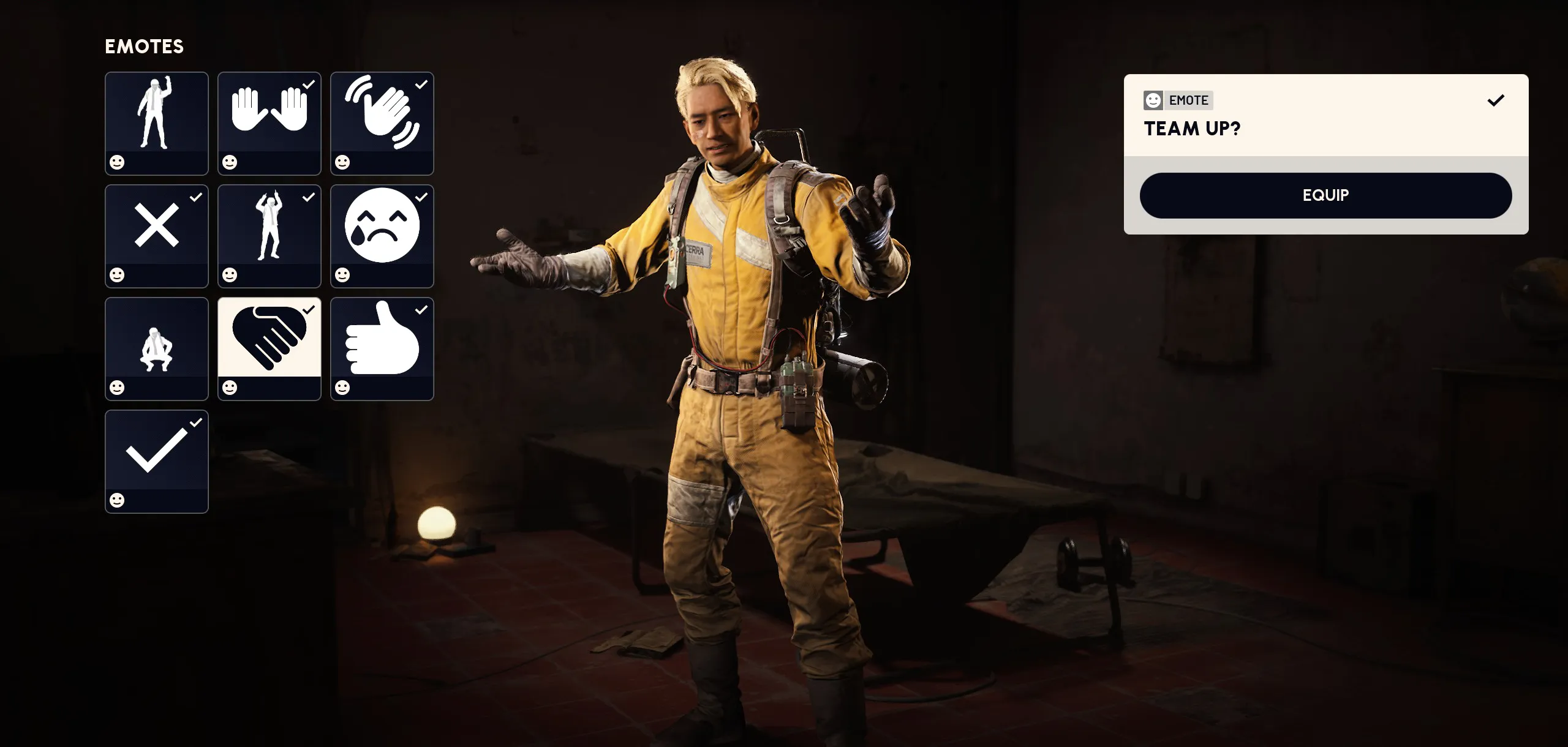Select the raised hands emote

tap(269, 122)
